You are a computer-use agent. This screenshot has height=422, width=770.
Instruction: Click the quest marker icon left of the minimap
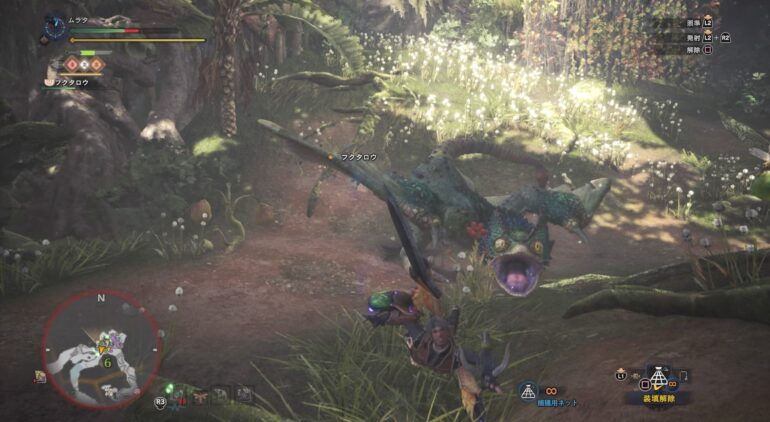[x=40, y=376]
